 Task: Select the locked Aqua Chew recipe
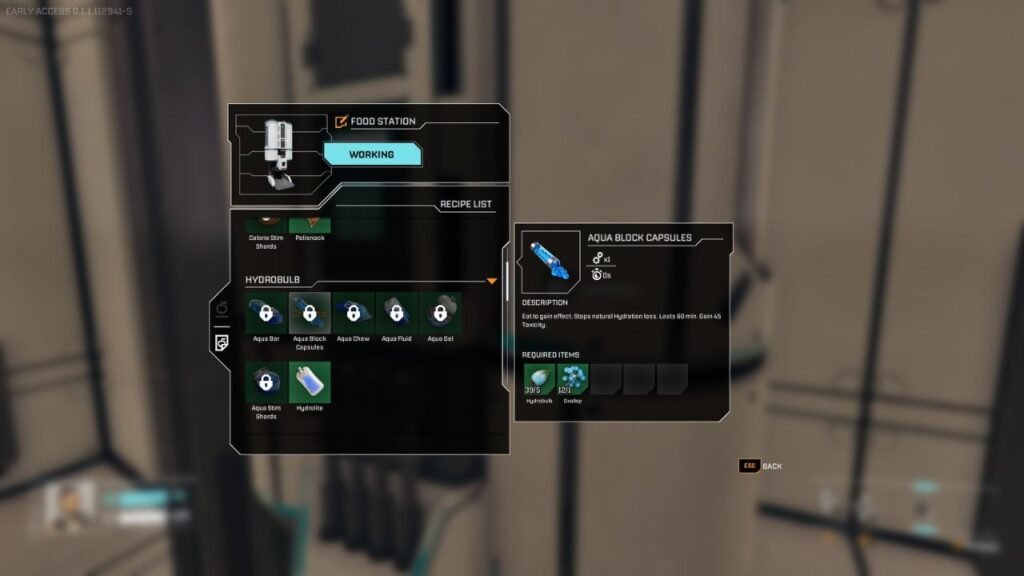point(353,312)
